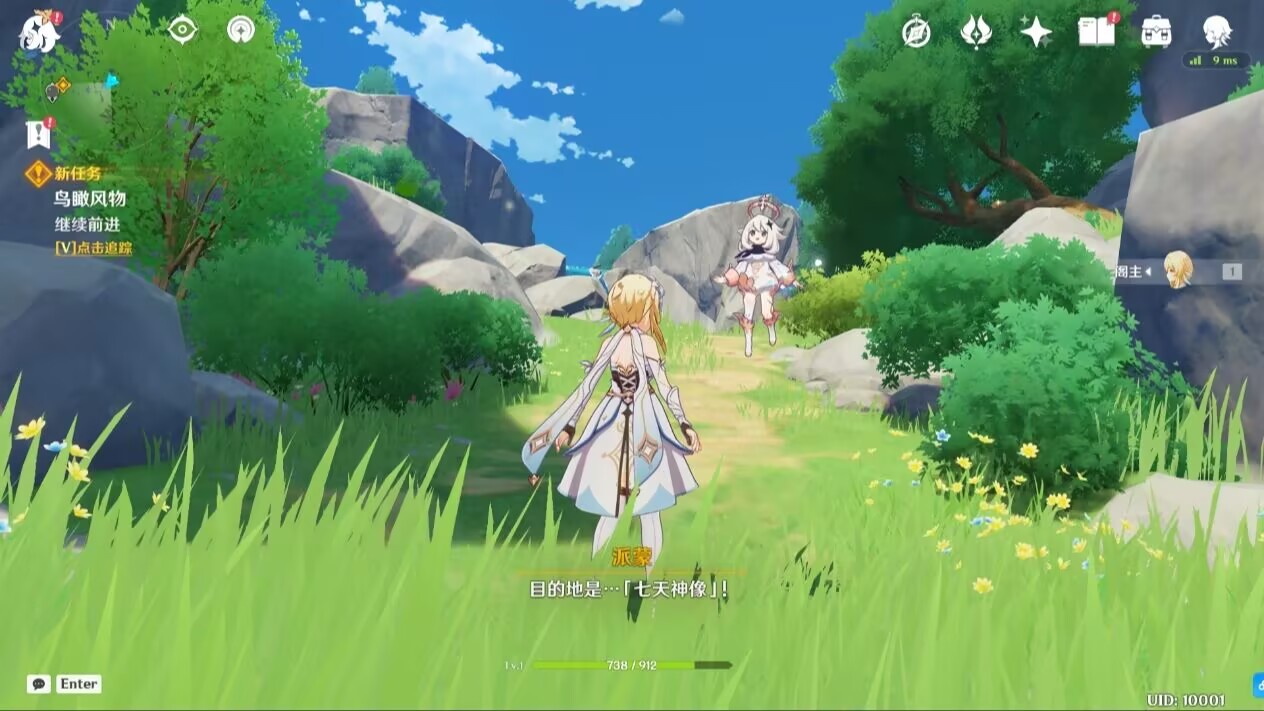Open the handbook book icon

pyautogui.click(x=1096, y=32)
